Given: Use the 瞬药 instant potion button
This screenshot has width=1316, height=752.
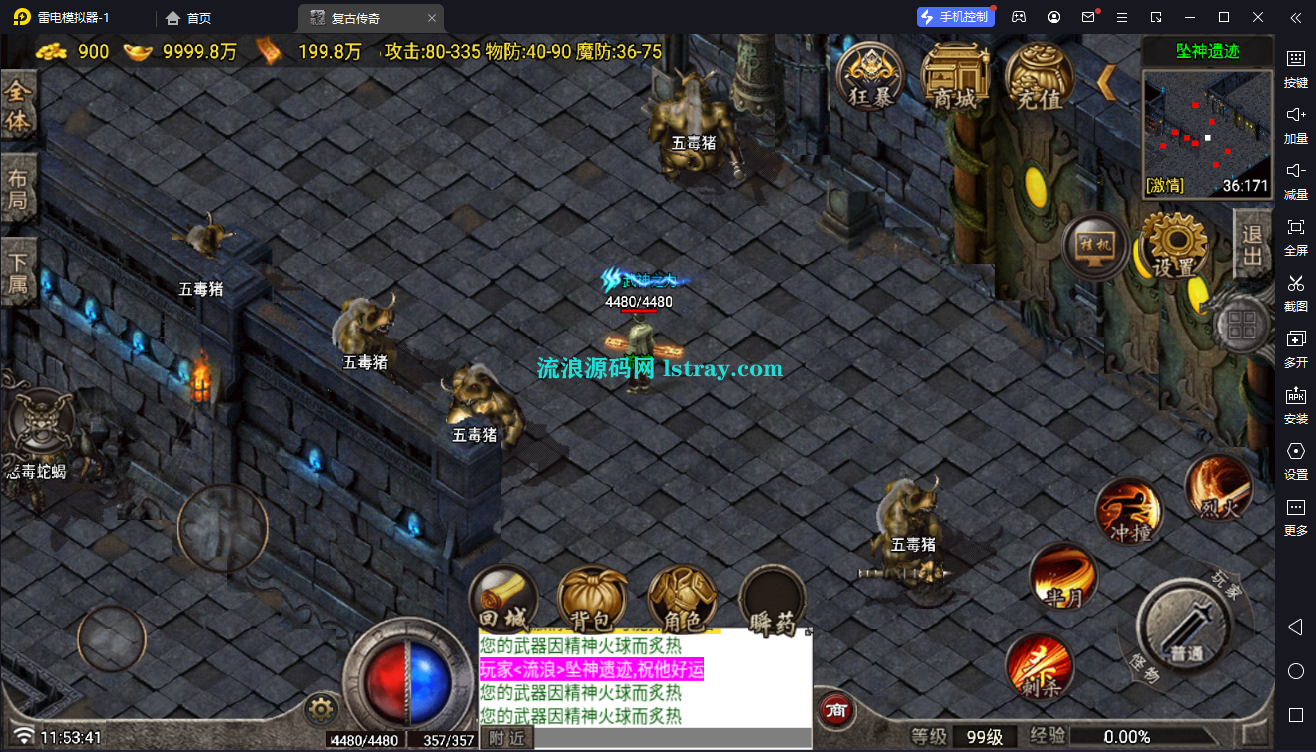Looking at the screenshot, I should (x=772, y=602).
